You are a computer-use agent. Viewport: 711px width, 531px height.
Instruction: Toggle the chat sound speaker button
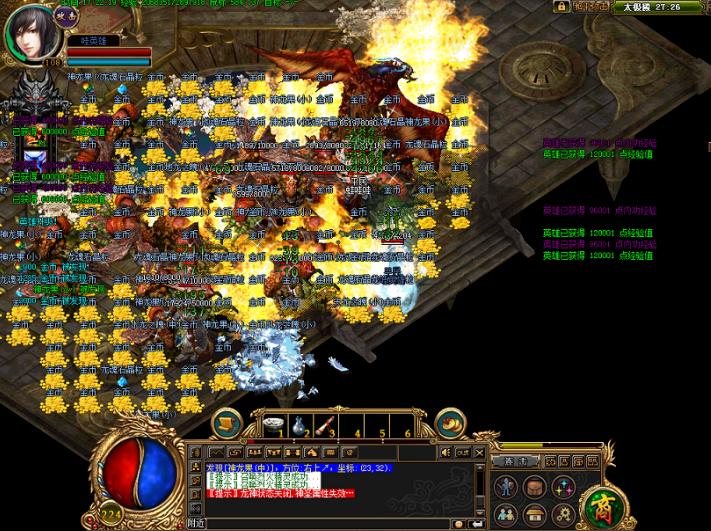[x=444, y=453]
